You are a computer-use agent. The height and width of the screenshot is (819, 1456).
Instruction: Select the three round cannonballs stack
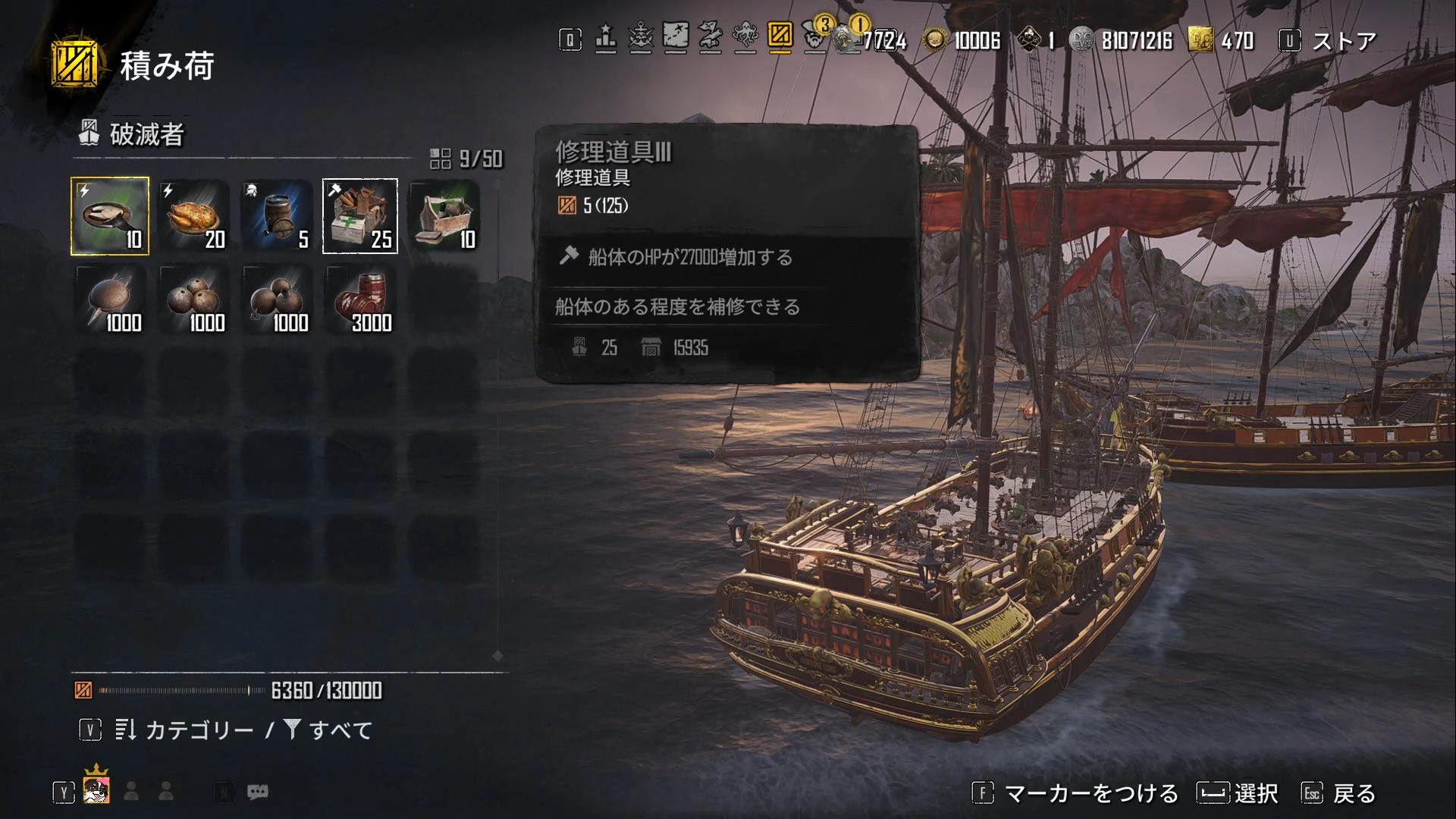coord(193,300)
